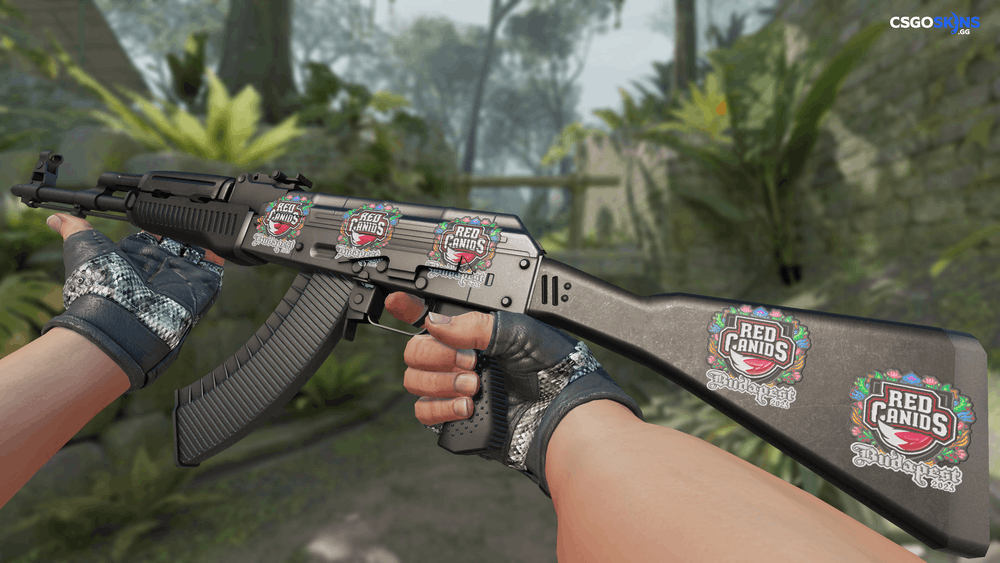Click the CSGOSKINS.GG logo watermark
The image size is (1000, 563).
935,23
